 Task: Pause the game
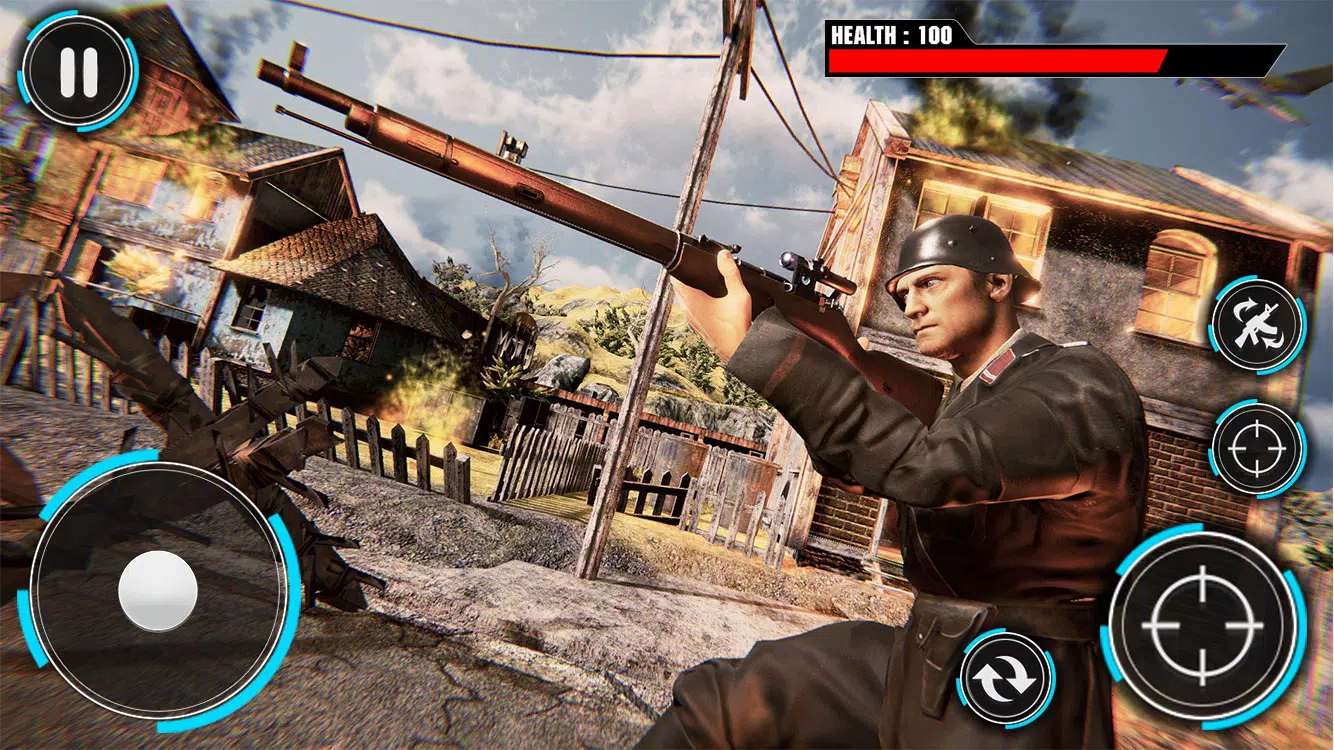coord(78,71)
